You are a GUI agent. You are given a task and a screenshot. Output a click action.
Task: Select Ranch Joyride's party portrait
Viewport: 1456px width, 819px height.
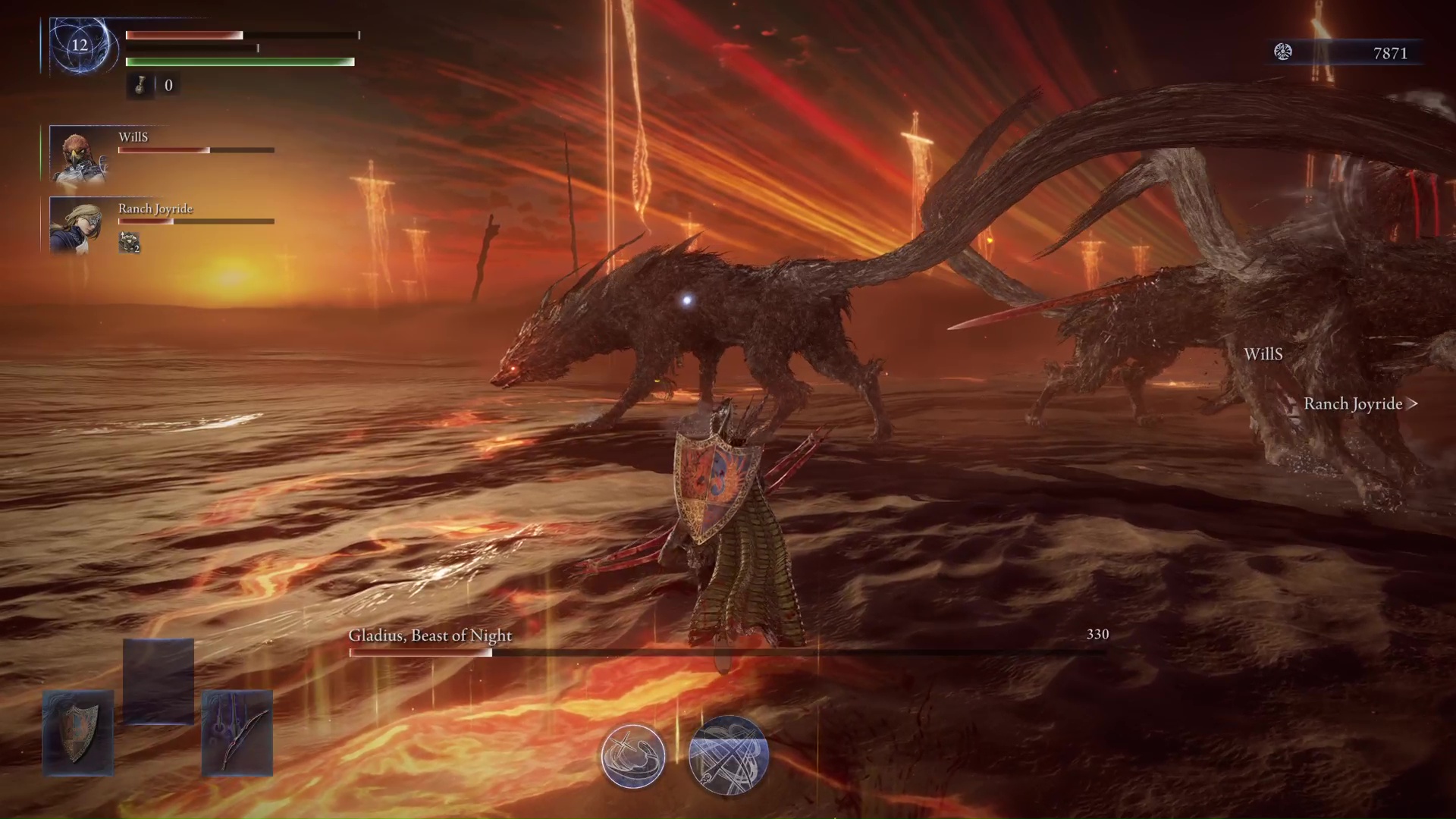coord(79,224)
